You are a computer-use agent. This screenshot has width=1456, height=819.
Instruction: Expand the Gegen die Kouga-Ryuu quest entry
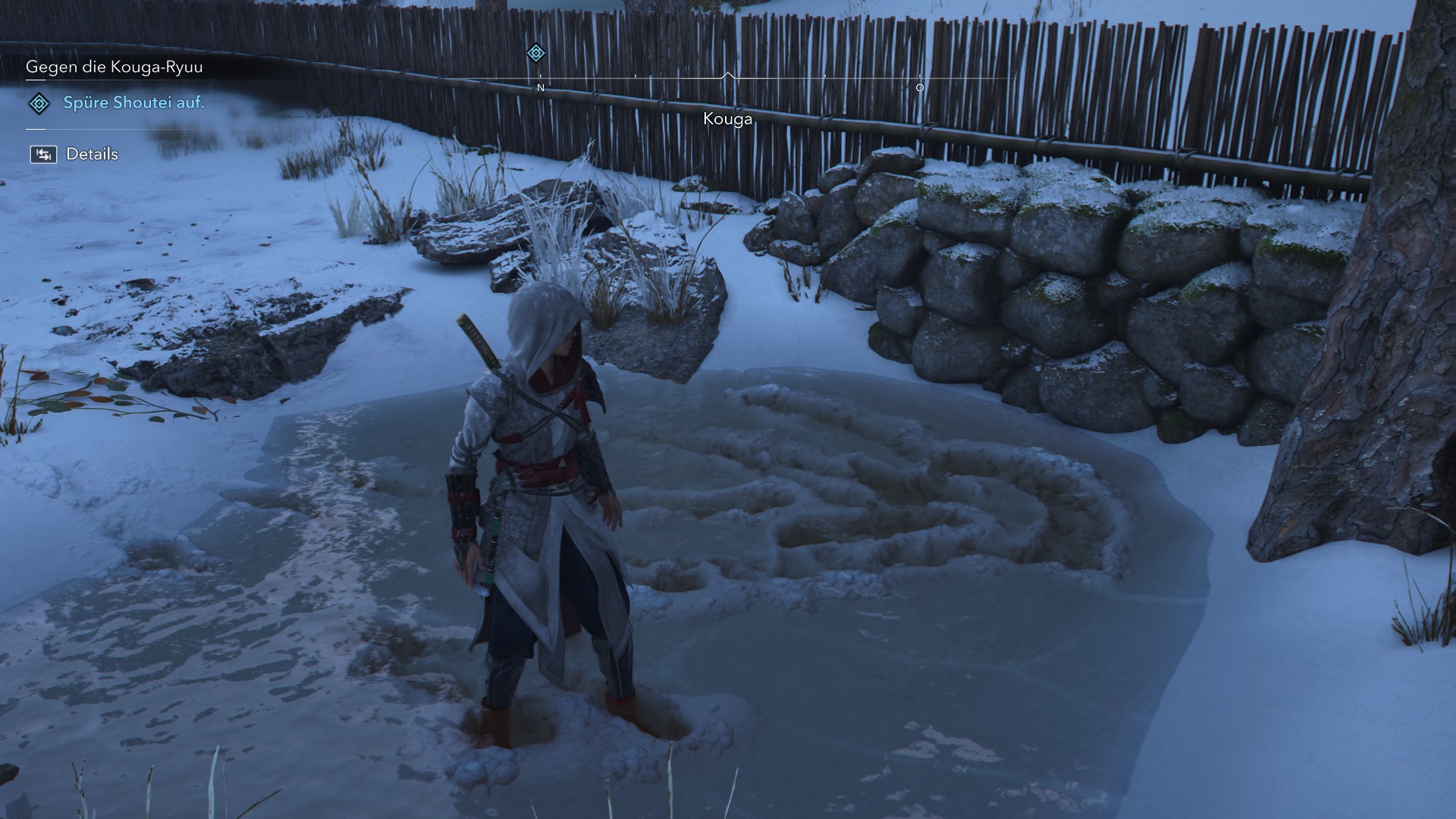pos(115,67)
